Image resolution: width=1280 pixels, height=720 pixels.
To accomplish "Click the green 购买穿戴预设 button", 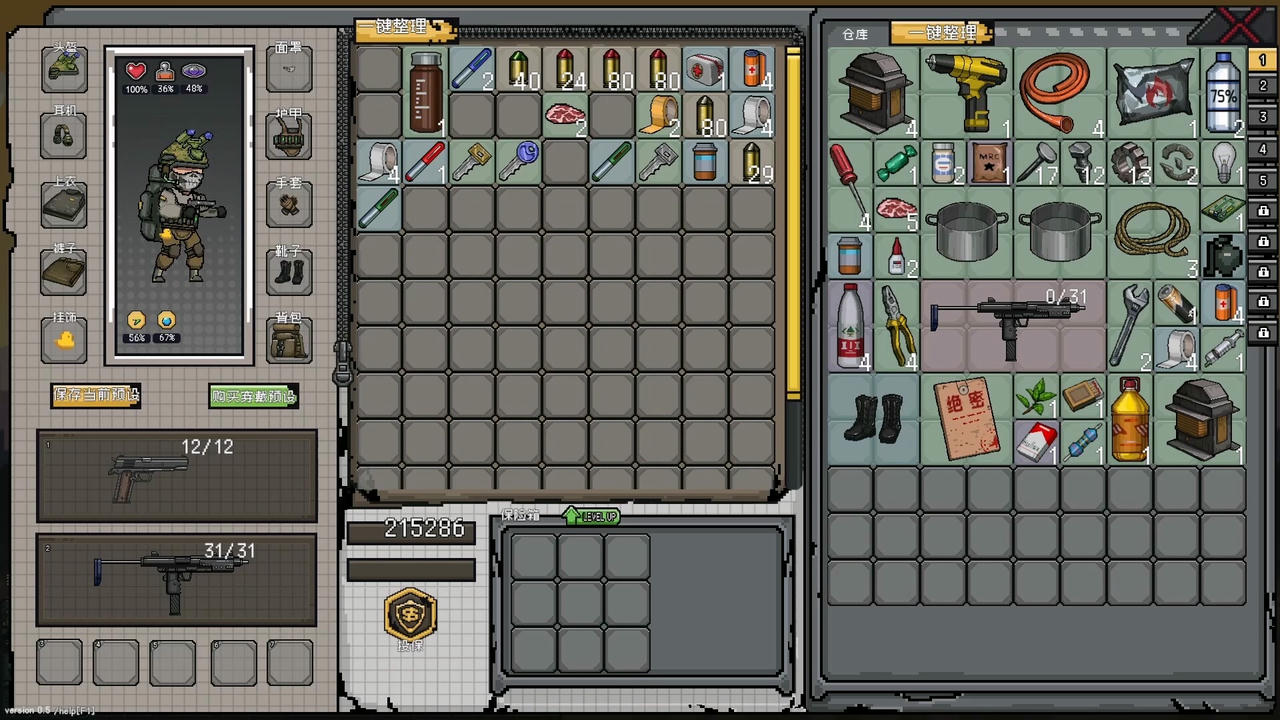I will [x=253, y=396].
